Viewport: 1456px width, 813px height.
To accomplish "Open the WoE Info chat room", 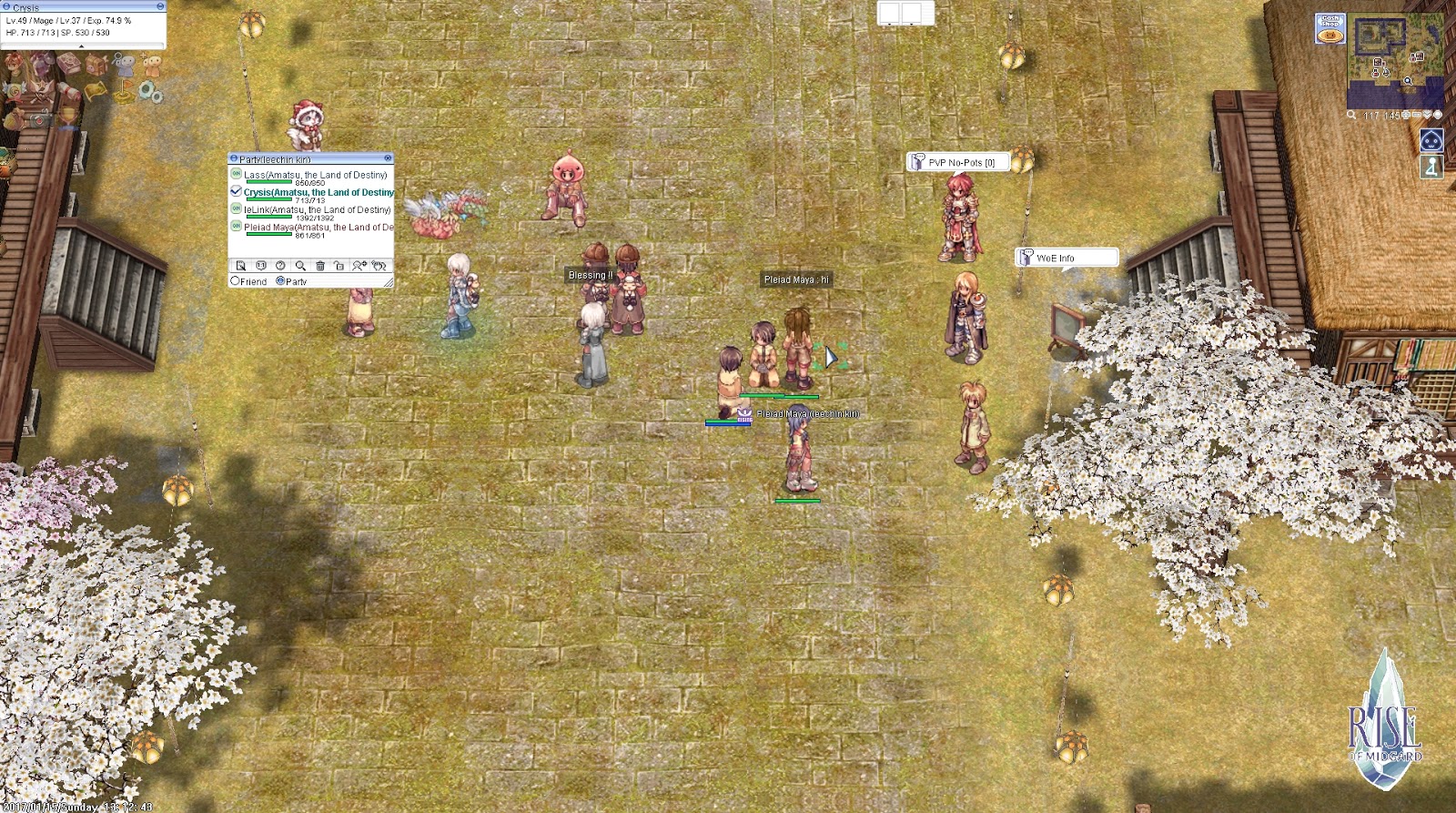I will coord(1066,257).
